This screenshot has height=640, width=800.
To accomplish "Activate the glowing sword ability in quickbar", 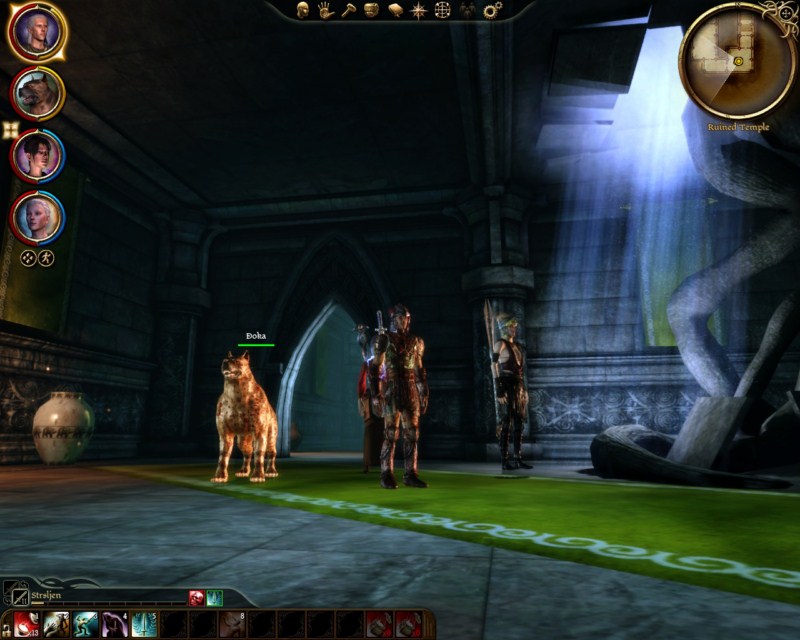I will (144, 624).
